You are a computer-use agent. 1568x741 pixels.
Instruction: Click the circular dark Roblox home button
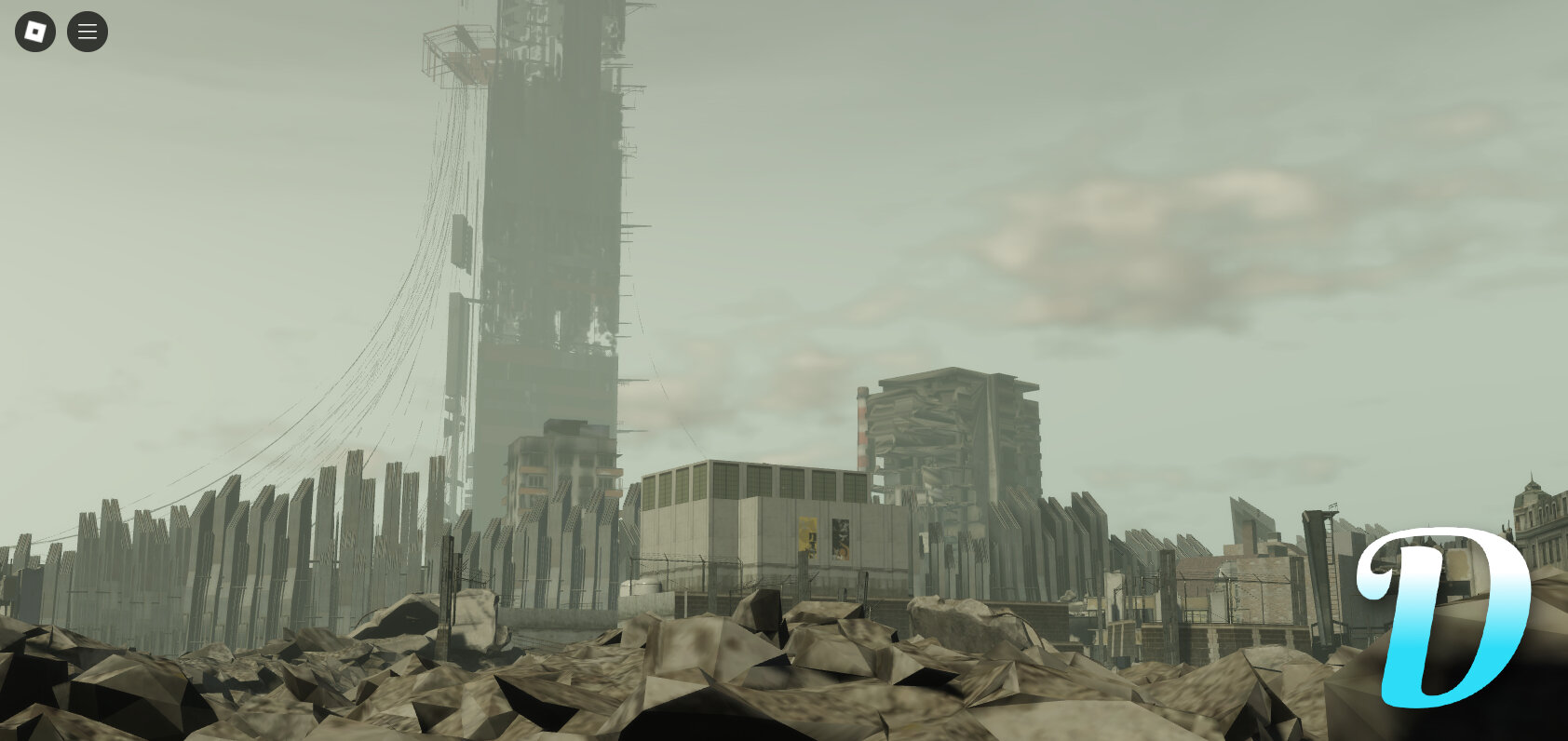tap(34, 31)
